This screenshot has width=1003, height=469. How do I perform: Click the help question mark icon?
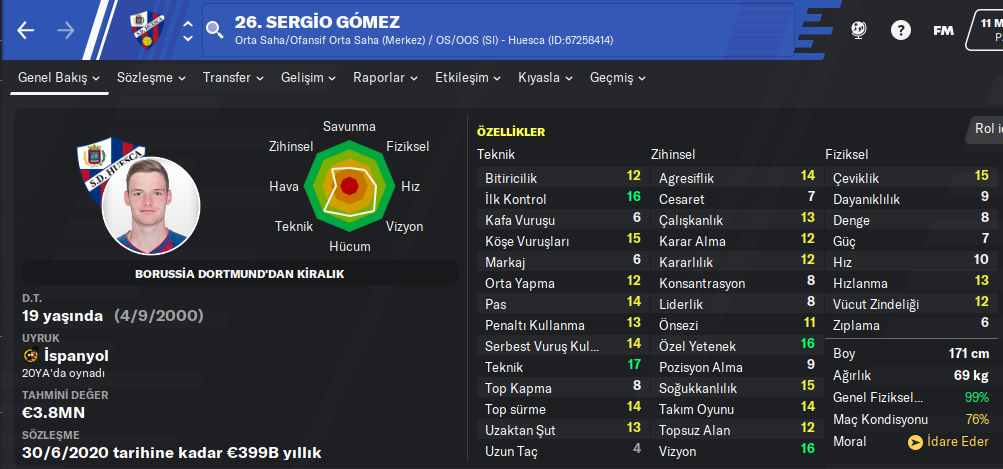point(901,30)
